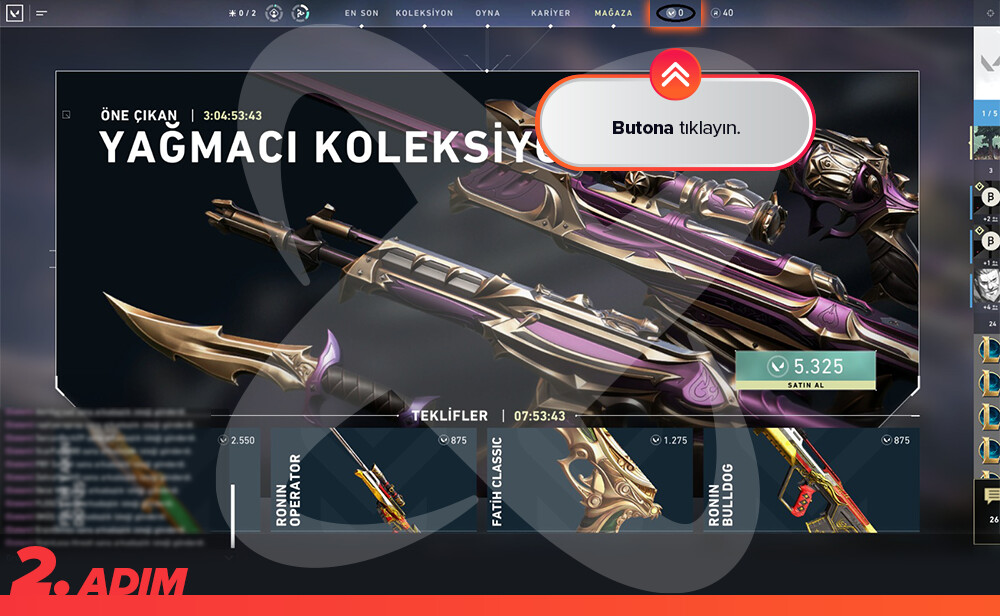The image size is (1000, 616).
Task: Pick the Ronin Bulldog offer card
Action: tap(811, 479)
